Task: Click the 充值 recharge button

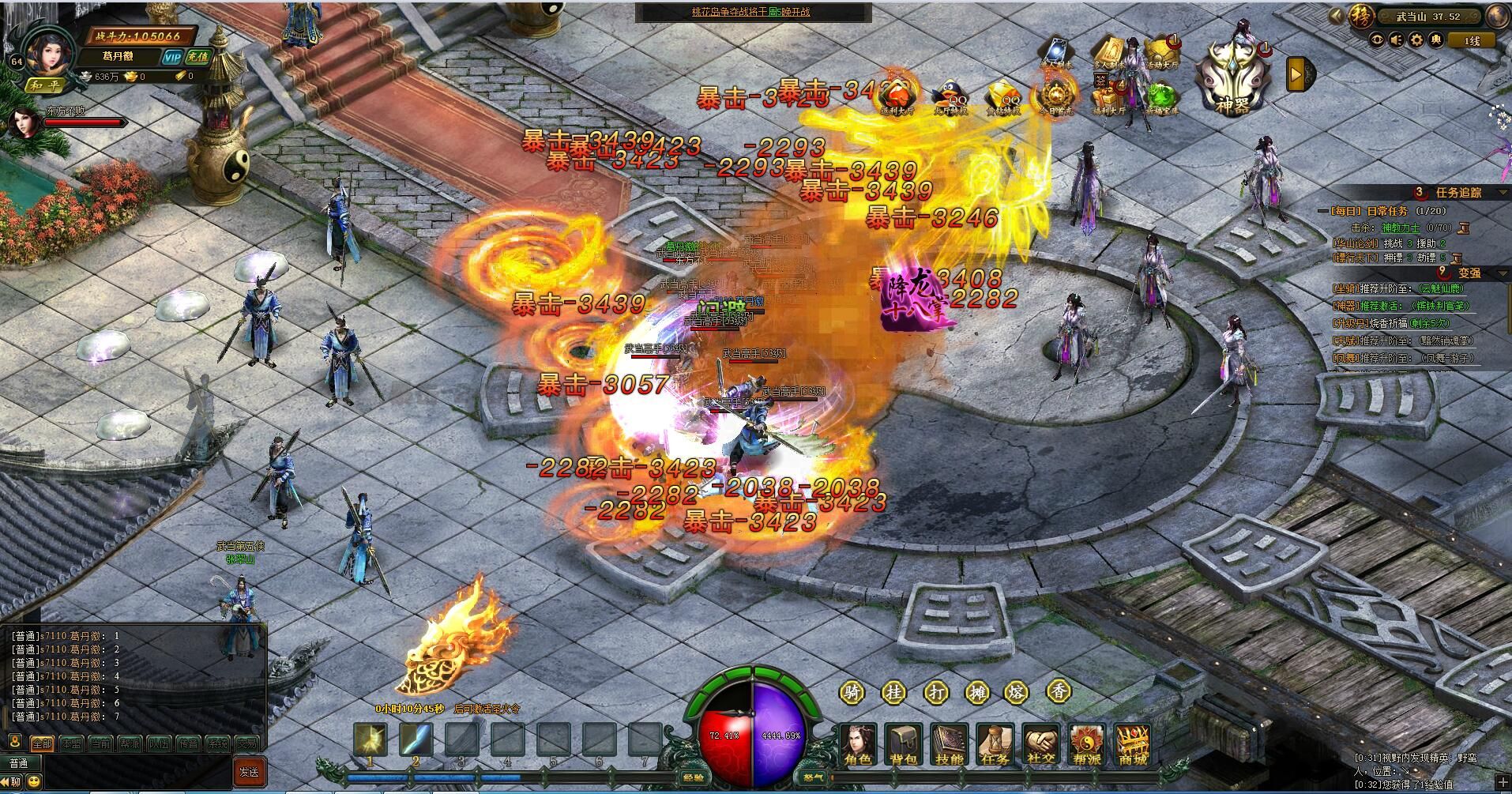Action: [x=197, y=57]
